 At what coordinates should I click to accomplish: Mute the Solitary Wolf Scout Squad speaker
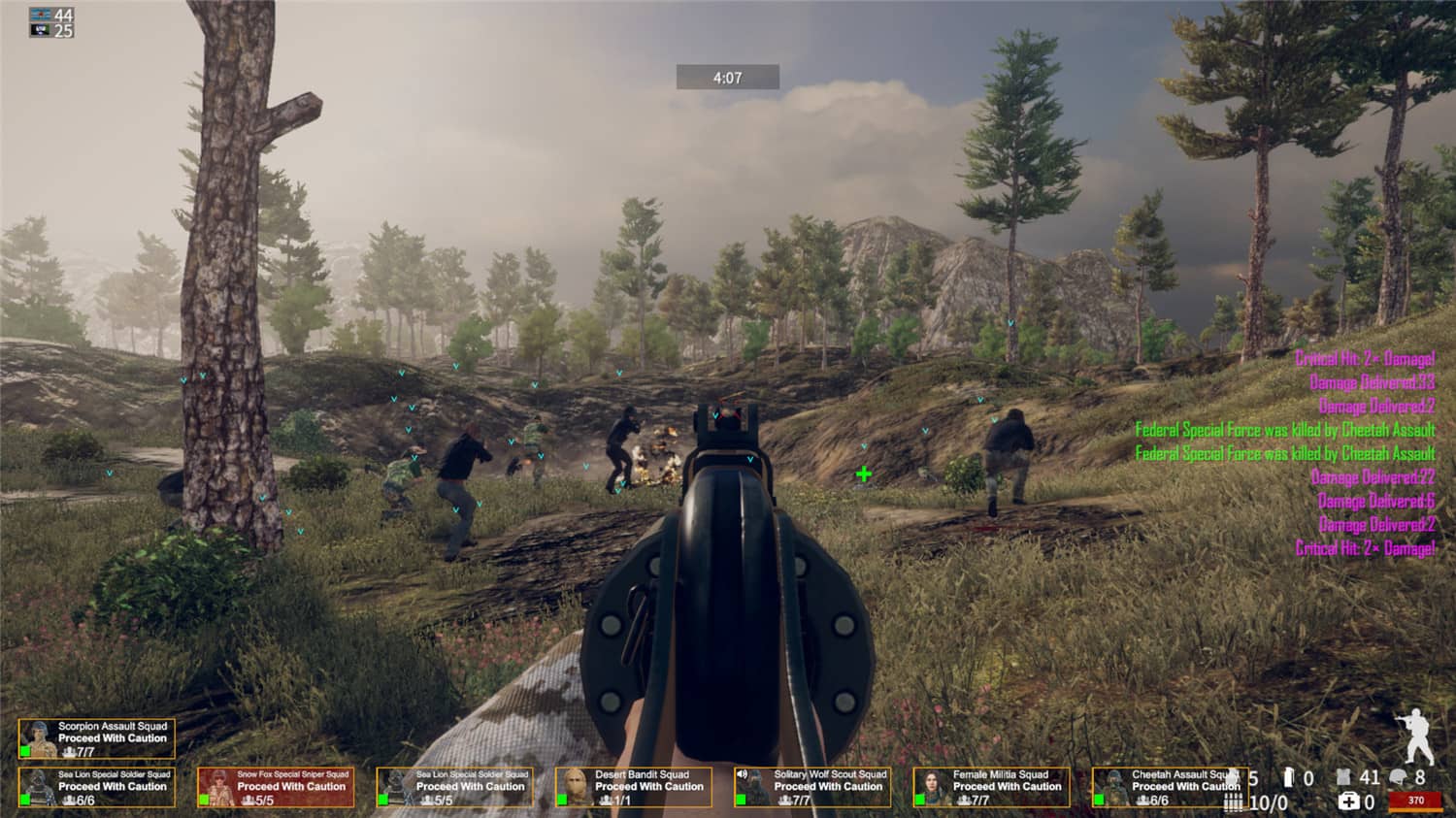(x=742, y=774)
